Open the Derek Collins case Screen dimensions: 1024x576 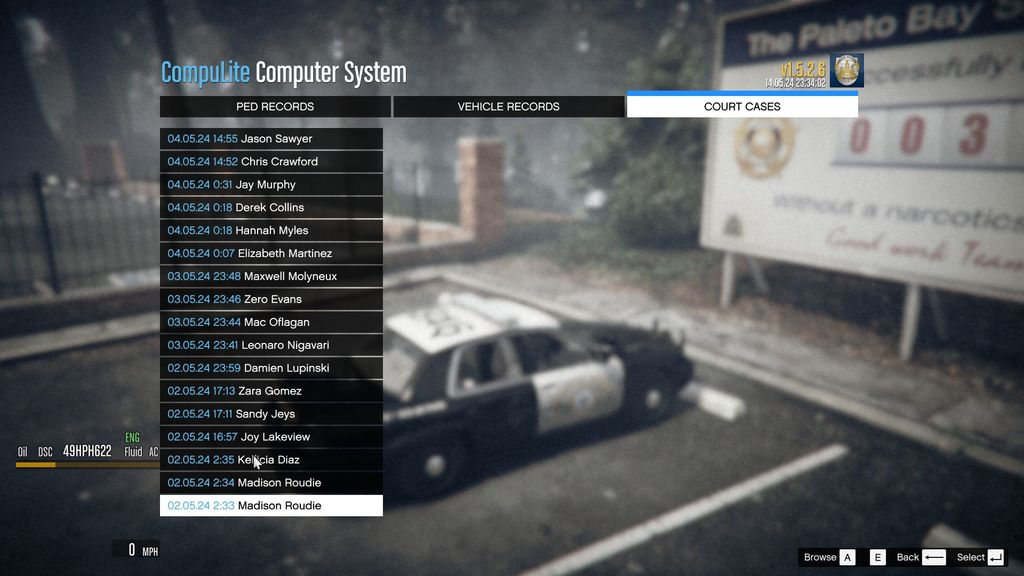tap(271, 208)
